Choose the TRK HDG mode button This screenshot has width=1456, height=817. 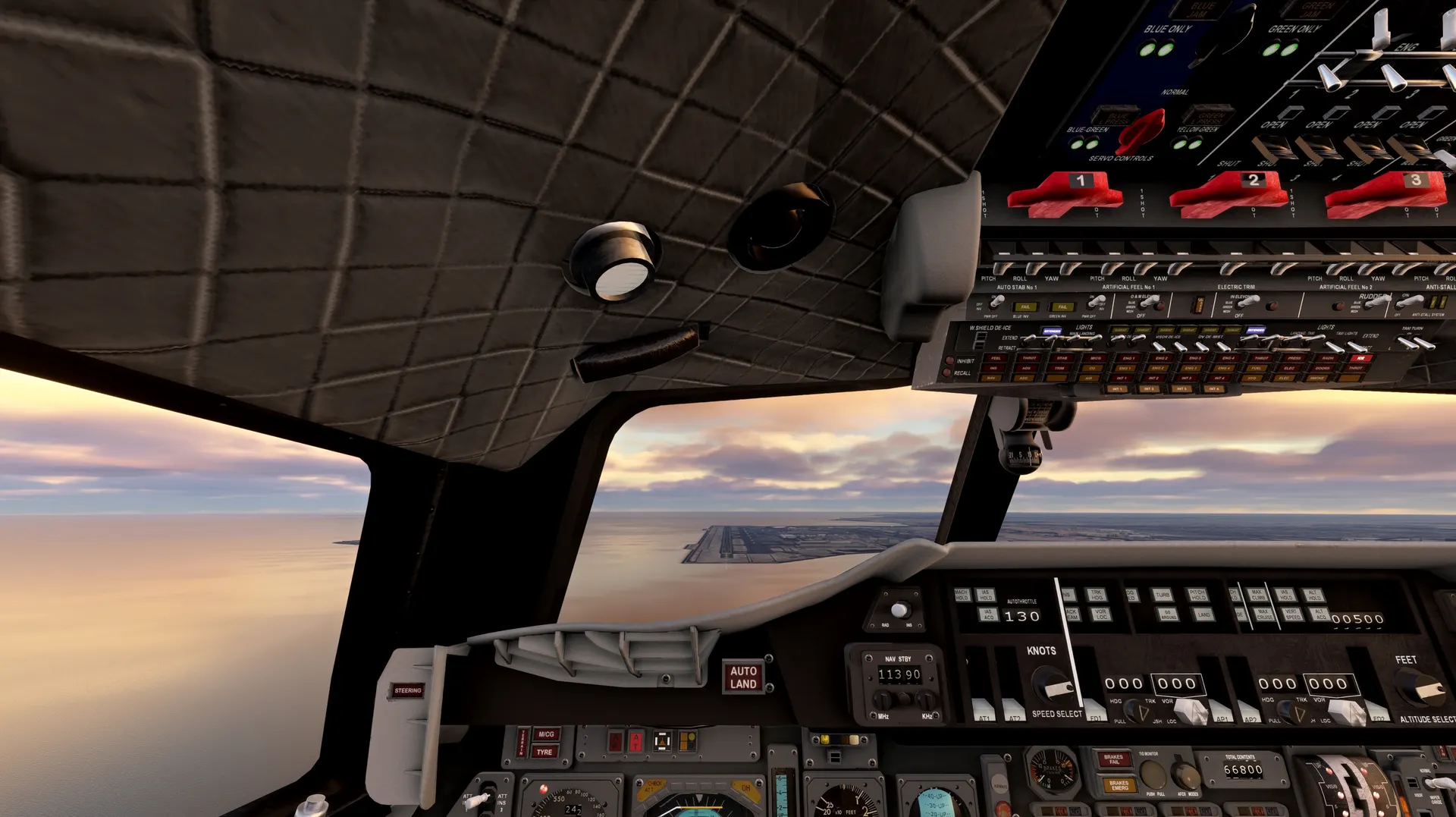click(1096, 595)
